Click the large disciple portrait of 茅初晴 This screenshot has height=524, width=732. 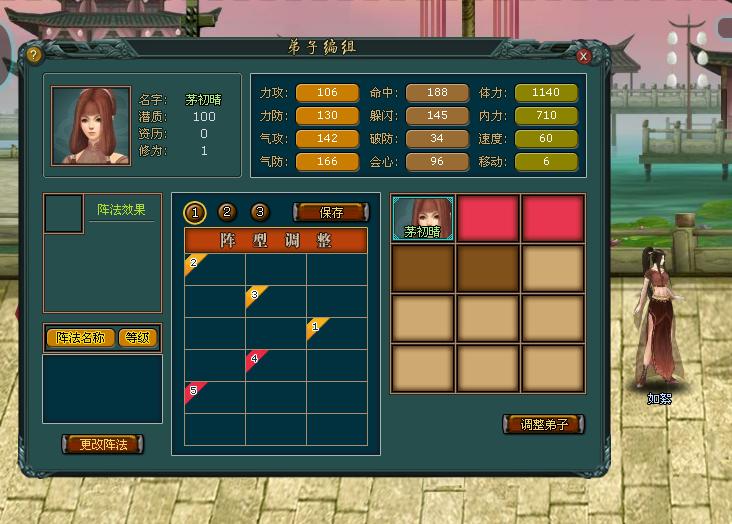91,125
